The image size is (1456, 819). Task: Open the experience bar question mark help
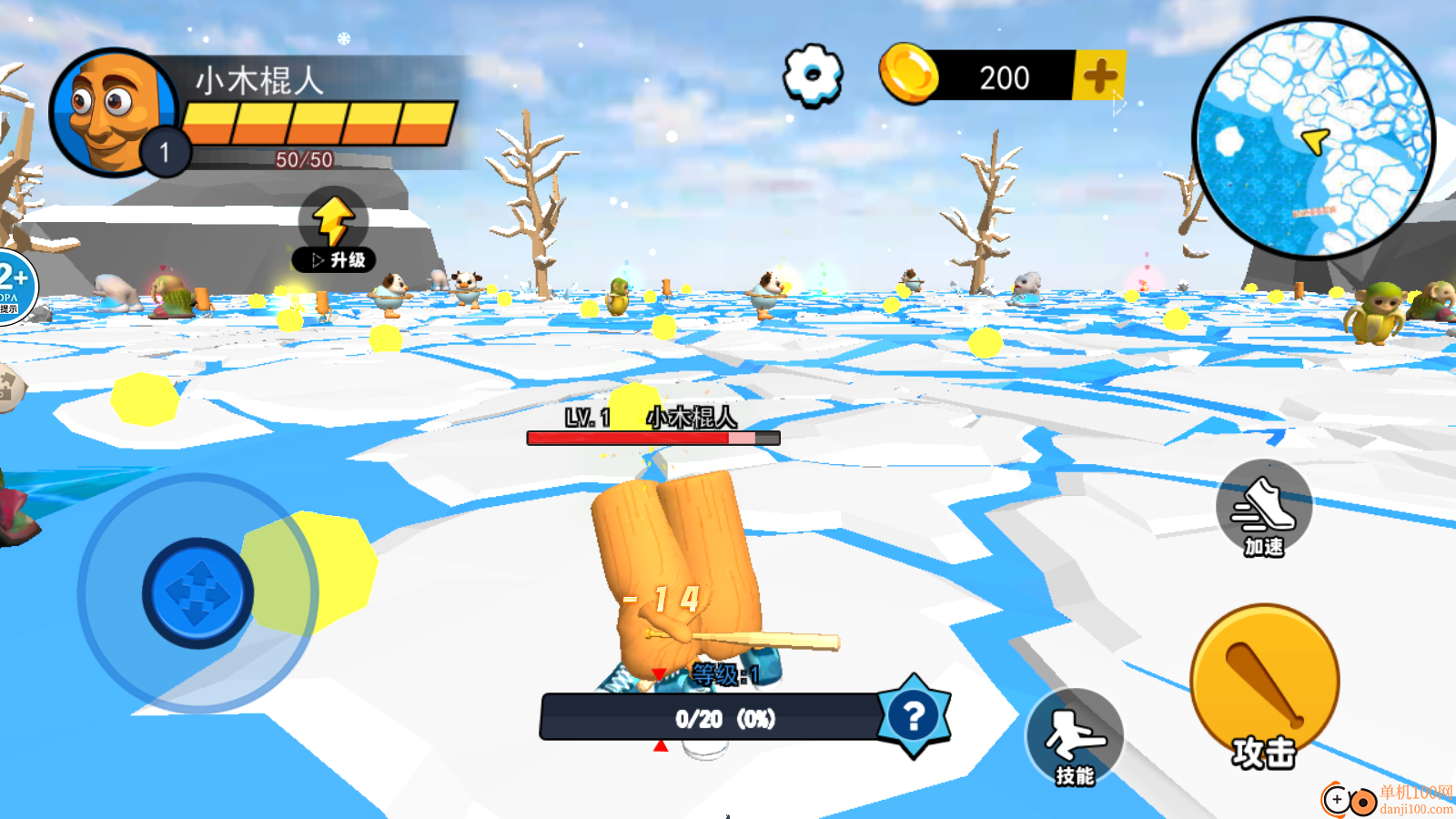pyautogui.click(x=914, y=716)
